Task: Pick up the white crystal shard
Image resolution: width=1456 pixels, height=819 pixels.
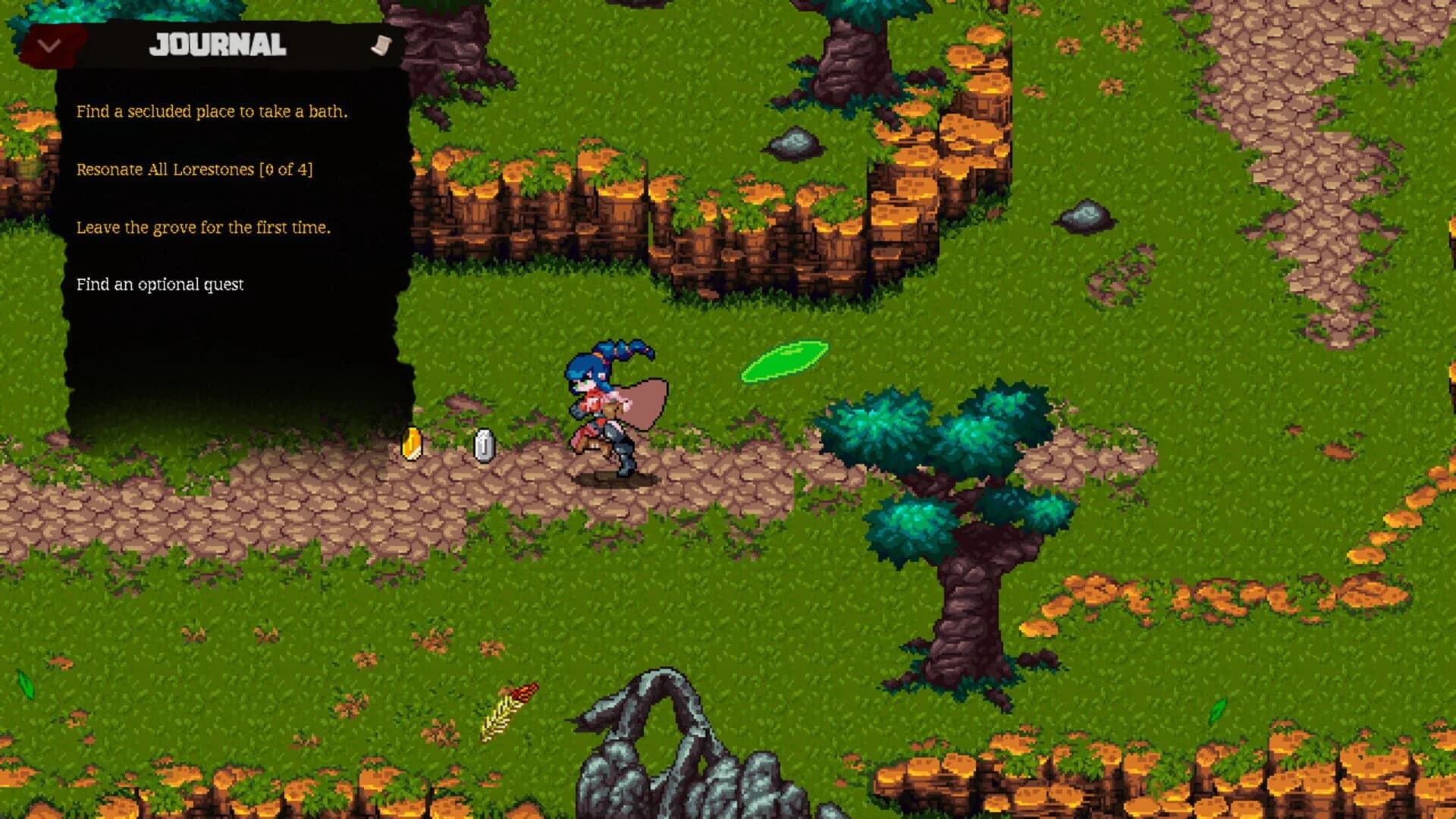Action: (x=482, y=447)
